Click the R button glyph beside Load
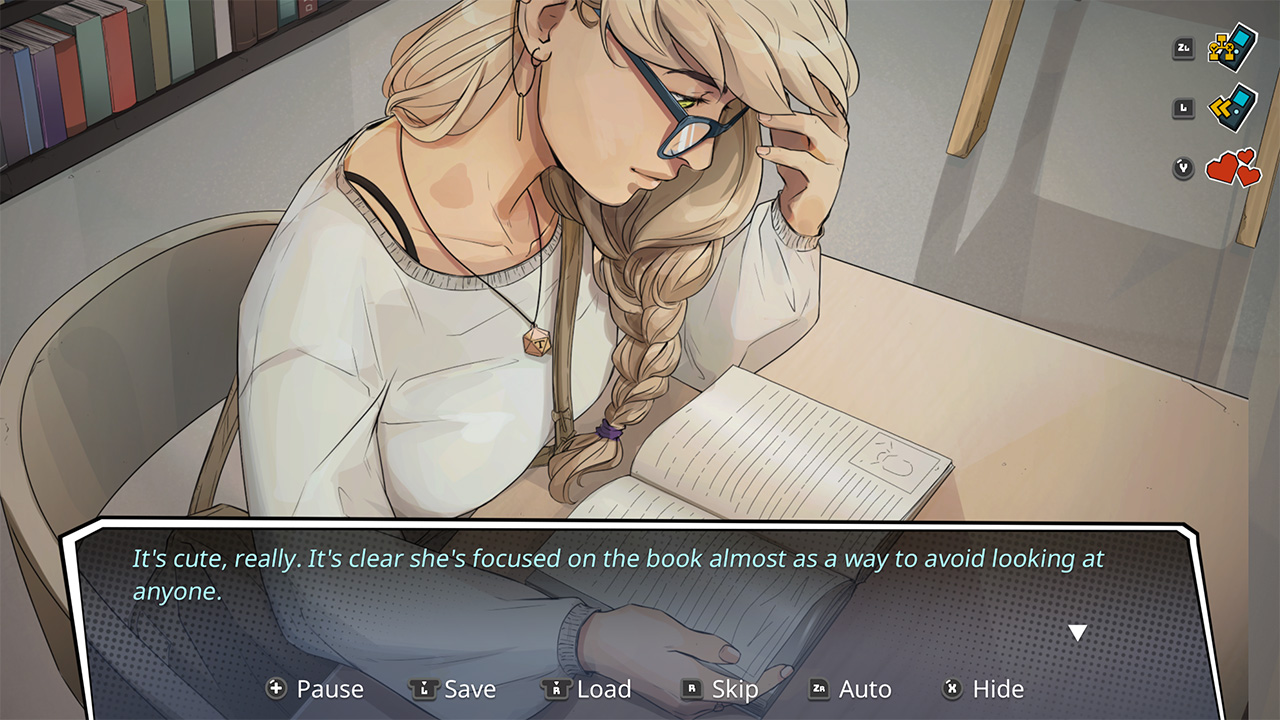The image size is (1280, 720). 555,689
